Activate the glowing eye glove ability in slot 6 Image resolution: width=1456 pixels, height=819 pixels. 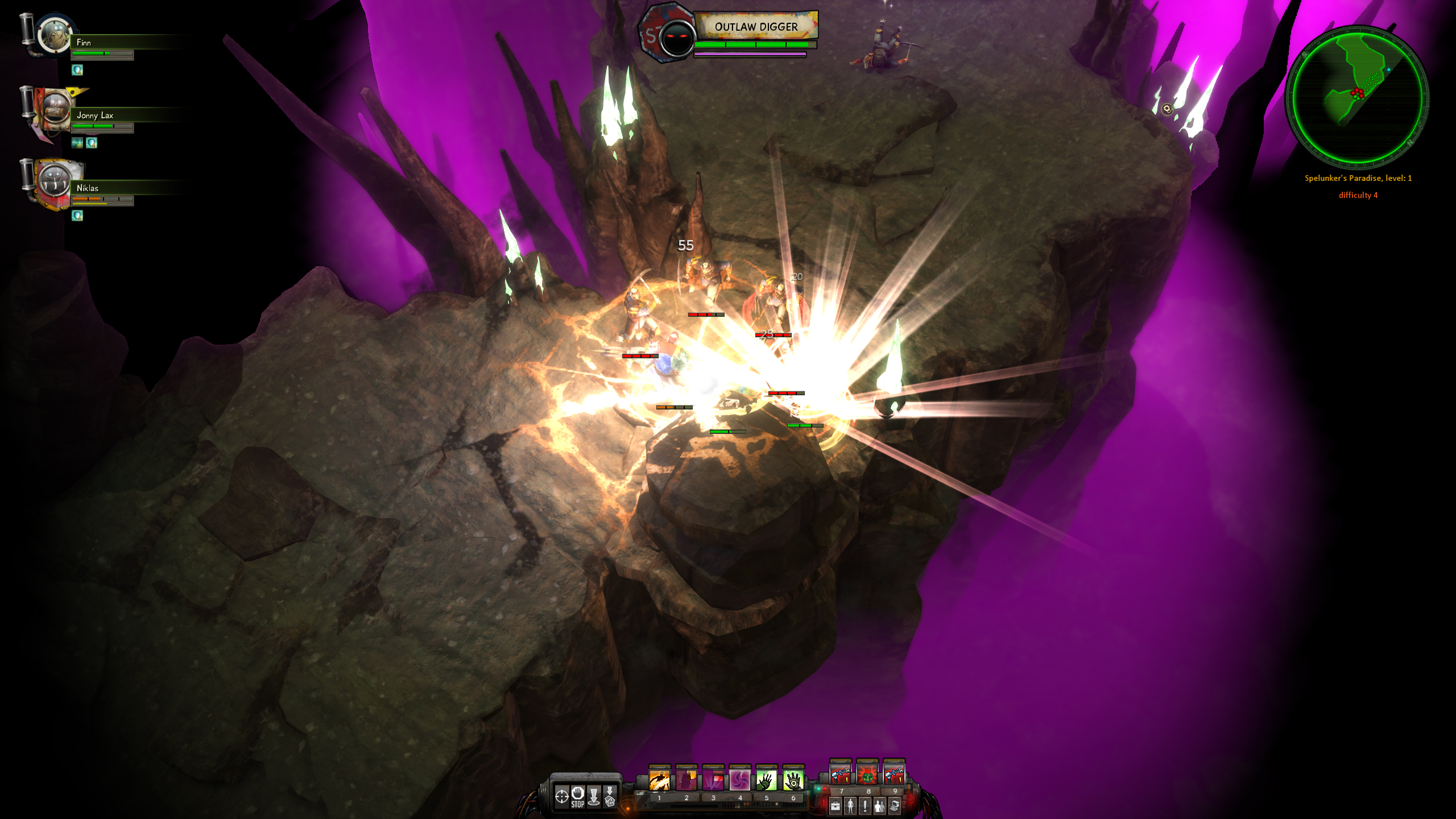[x=793, y=780]
